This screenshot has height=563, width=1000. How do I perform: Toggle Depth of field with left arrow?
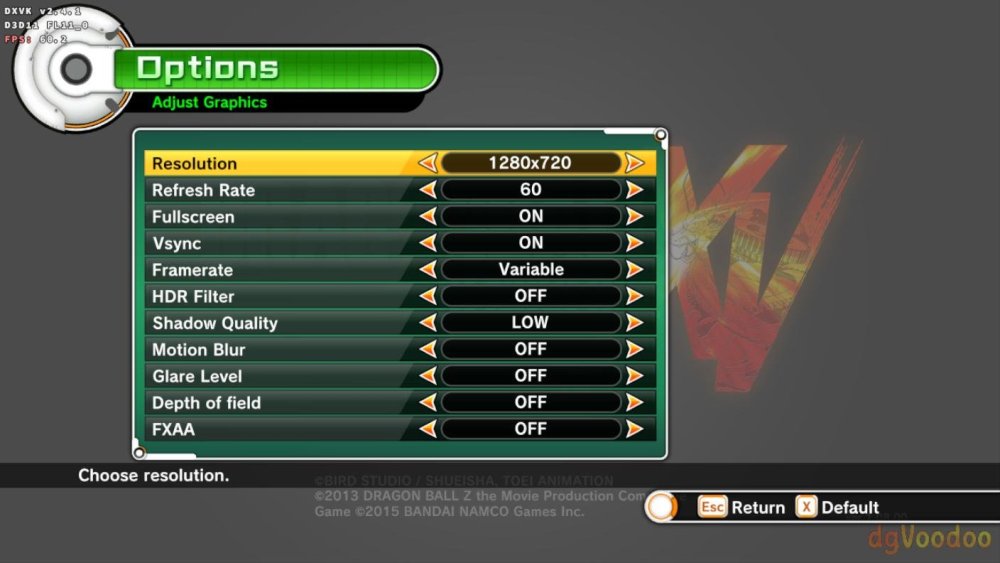click(x=427, y=403)
